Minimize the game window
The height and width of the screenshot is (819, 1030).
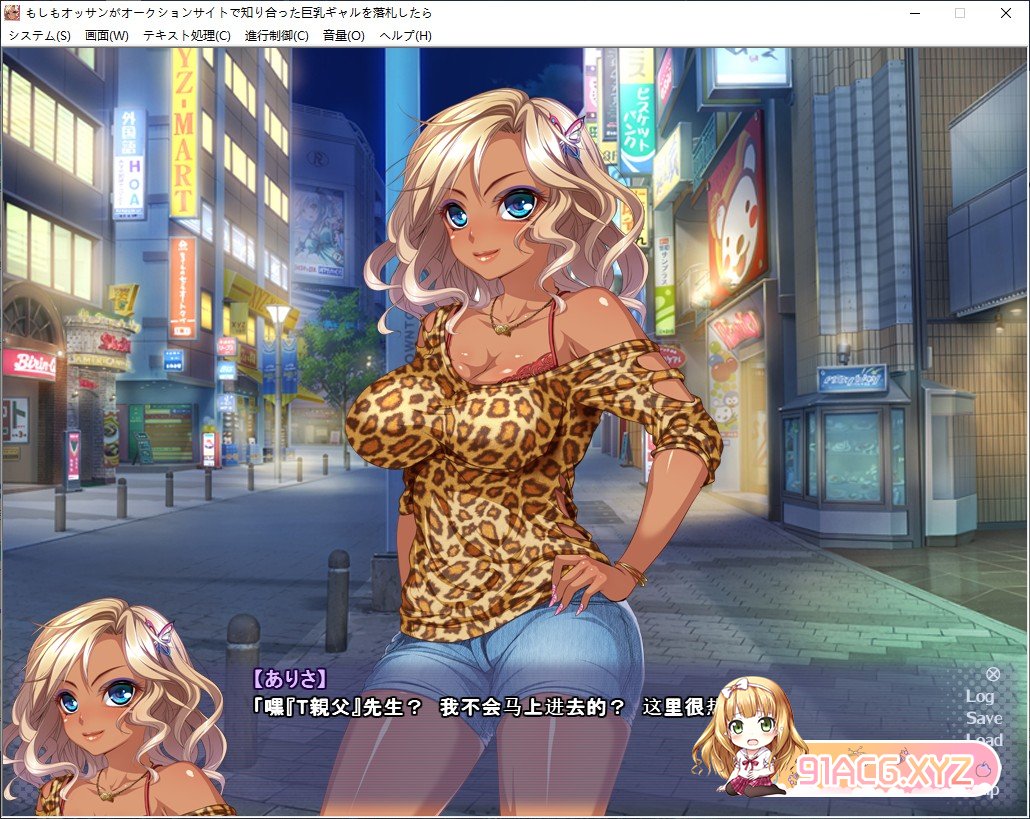pyautogui.click(x=914, y=13)
